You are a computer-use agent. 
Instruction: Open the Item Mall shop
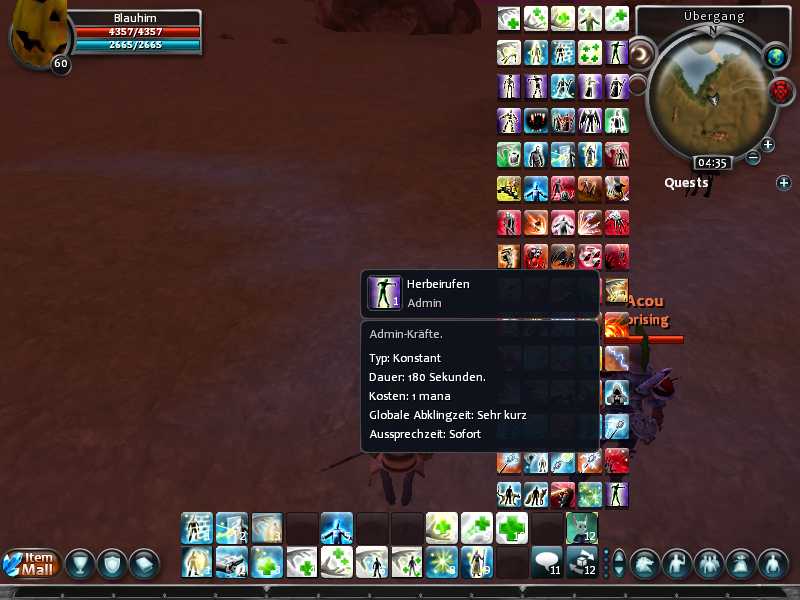click(32, 563)
